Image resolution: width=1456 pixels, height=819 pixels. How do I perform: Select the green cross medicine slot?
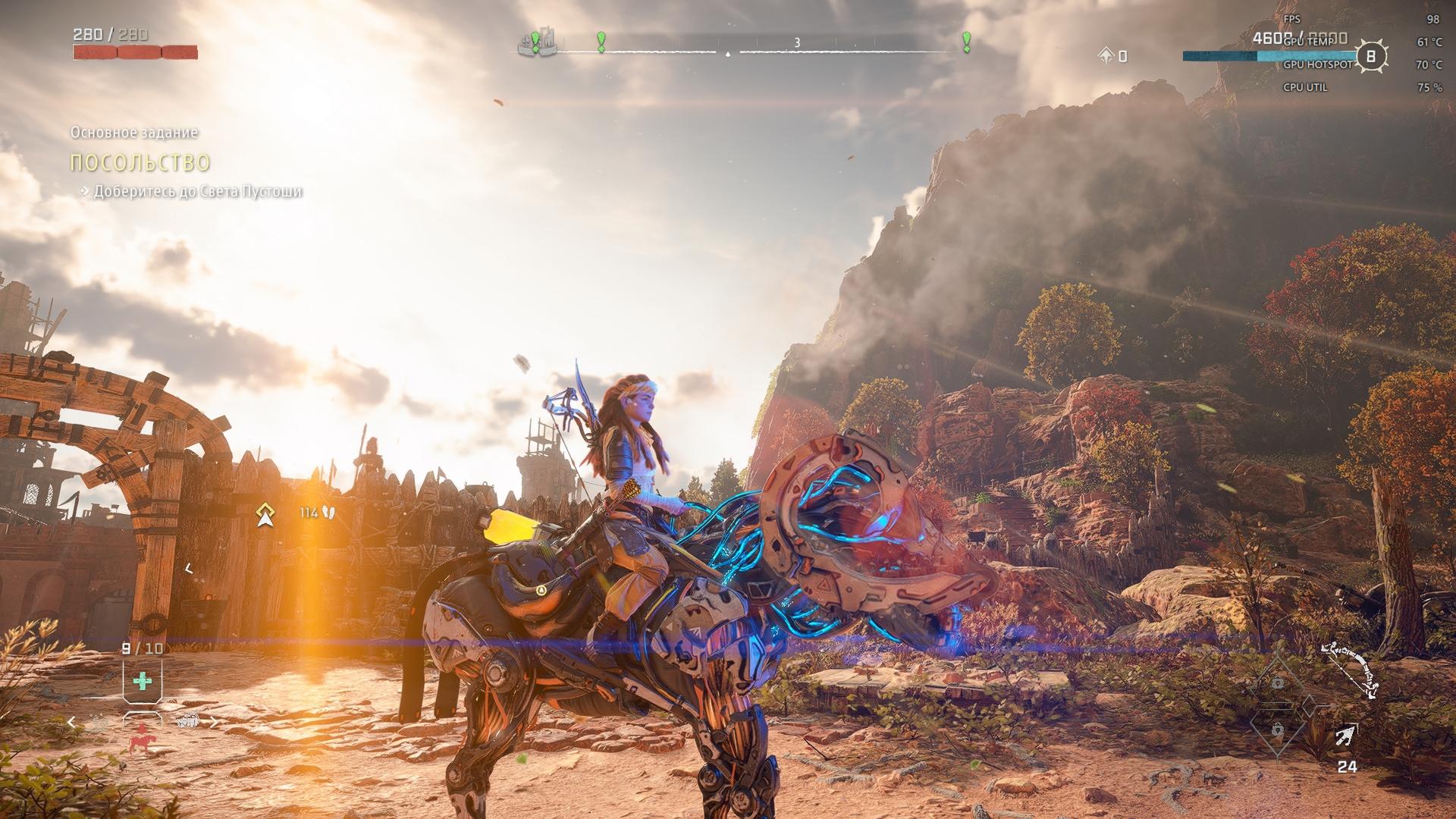pos(142,680)
